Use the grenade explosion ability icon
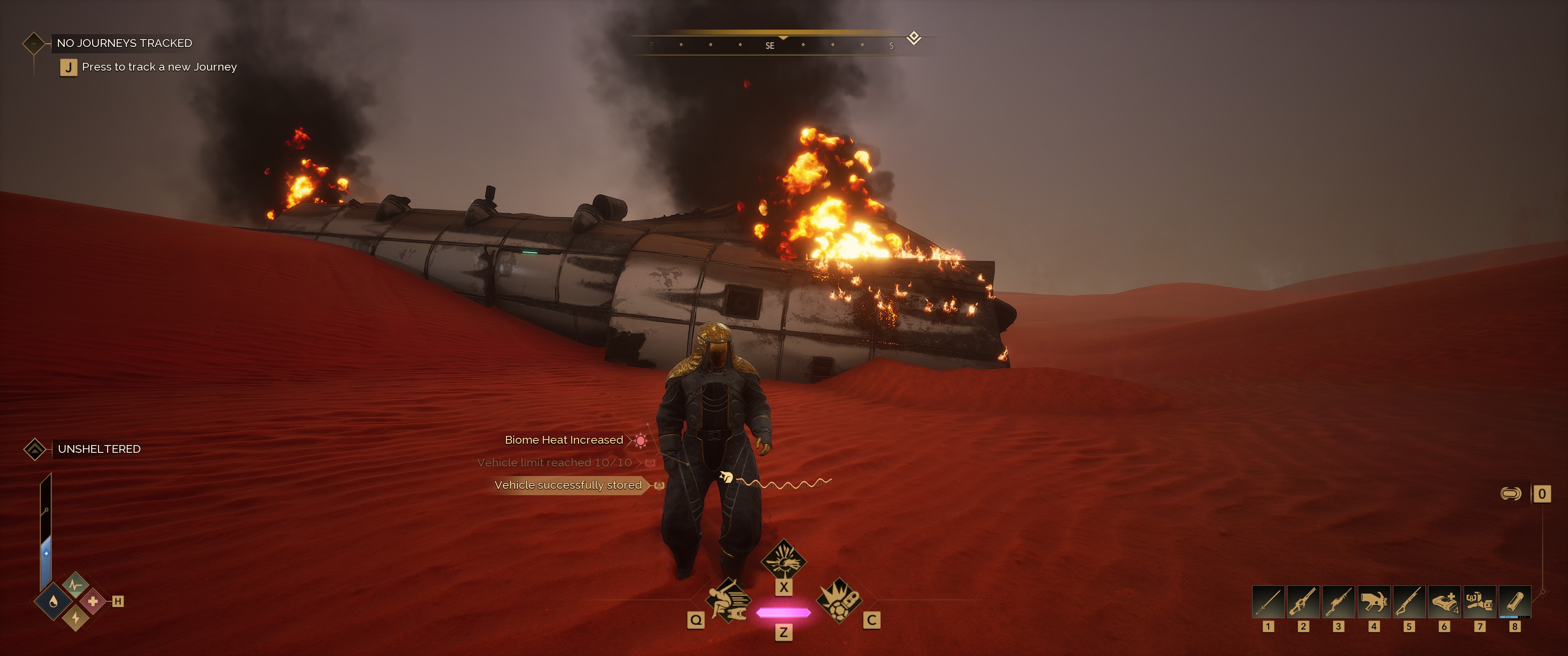This screenshot has height=656, width=1568. (839, 600)
